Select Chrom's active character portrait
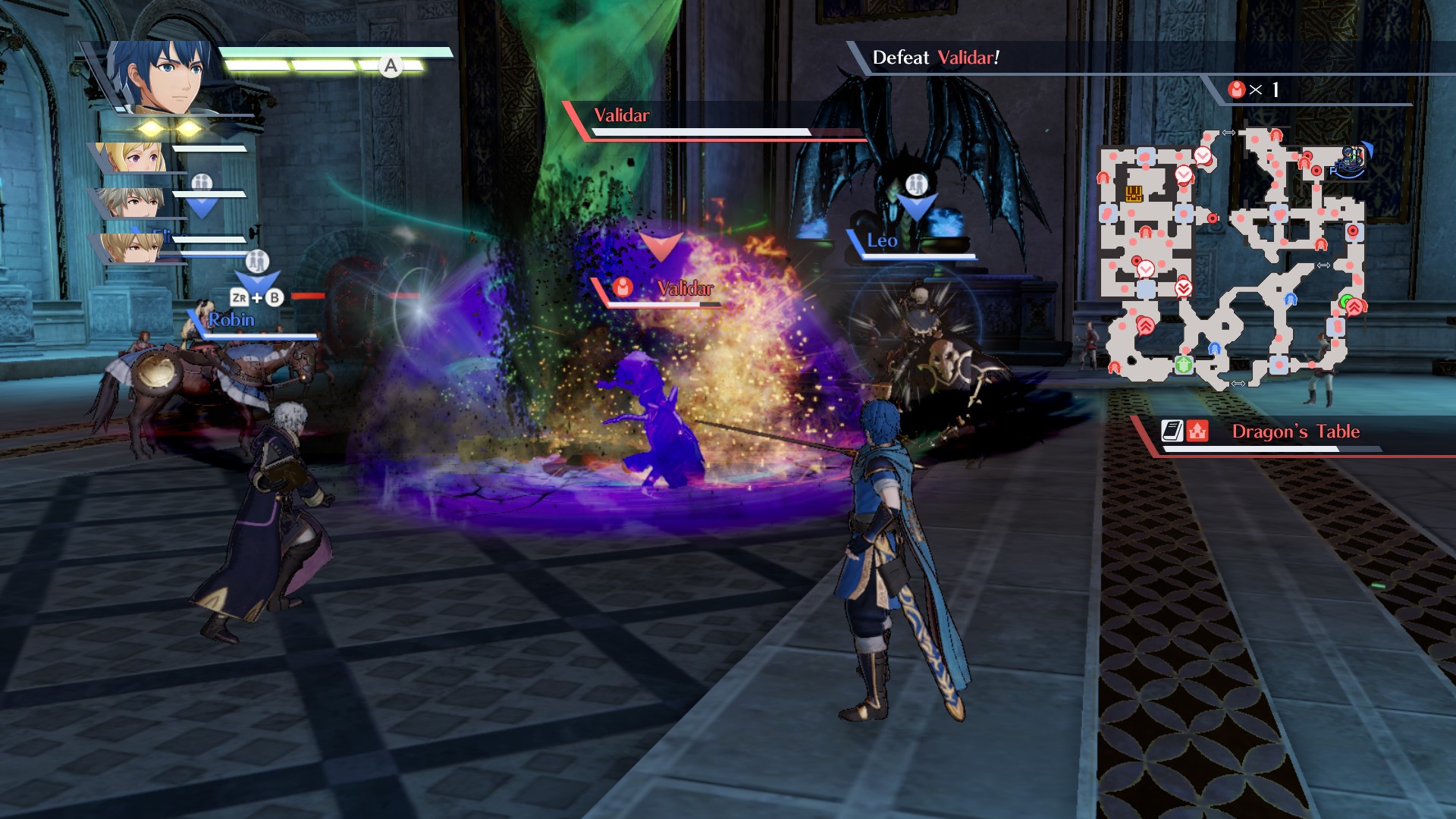This screenshot has width=1456, height=819. (163, 77)
